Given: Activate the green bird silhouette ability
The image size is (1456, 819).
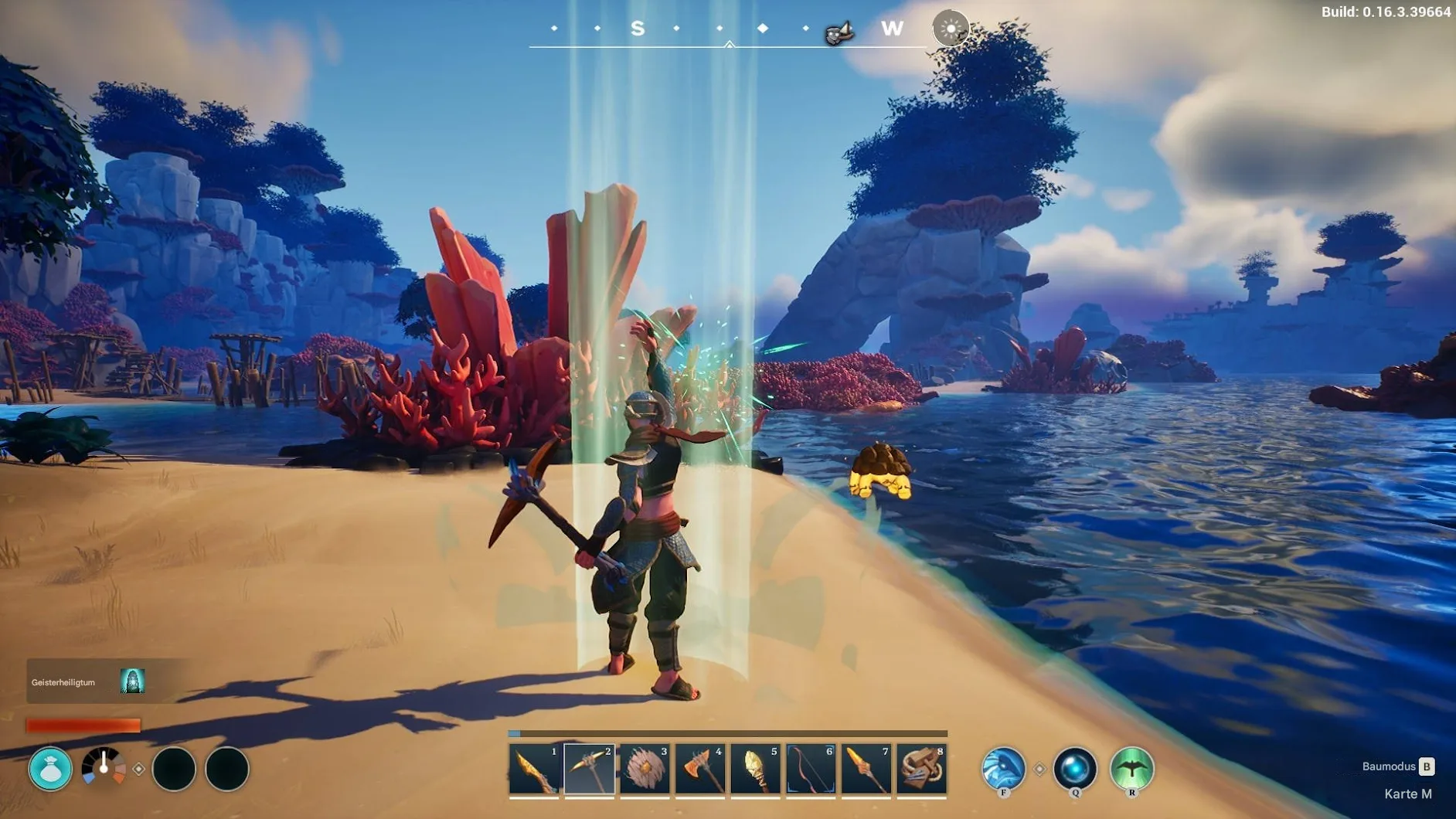Looking at the screenshot, I should [1131, 769].
